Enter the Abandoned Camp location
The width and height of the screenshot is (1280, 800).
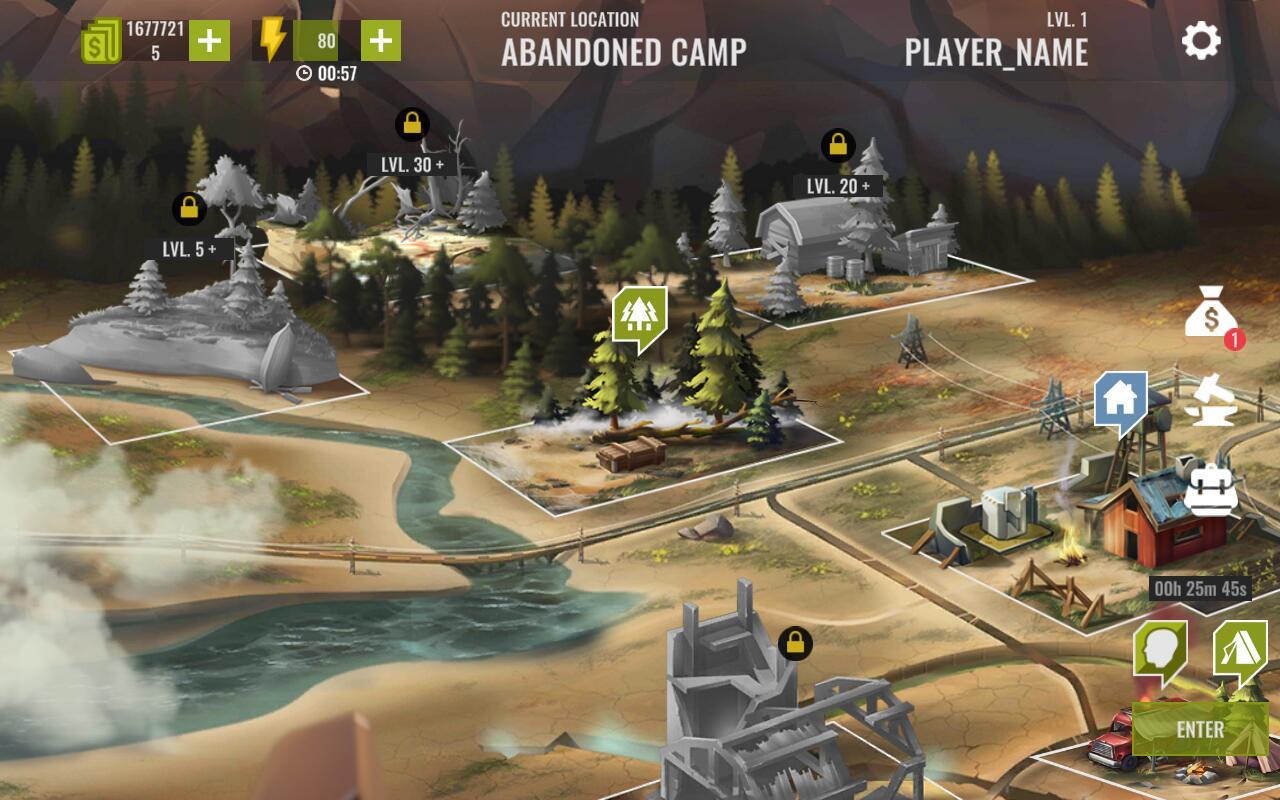click(x=1200, y=729)
